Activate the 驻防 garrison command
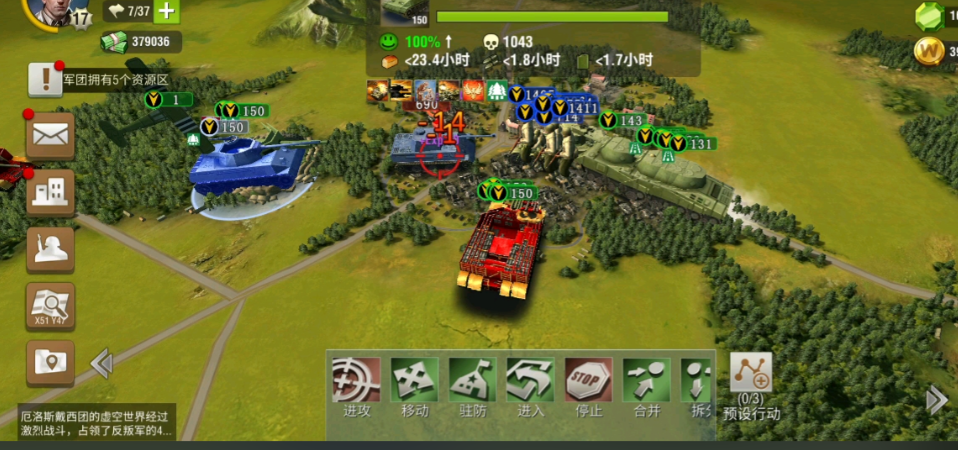 coord(472,386)
